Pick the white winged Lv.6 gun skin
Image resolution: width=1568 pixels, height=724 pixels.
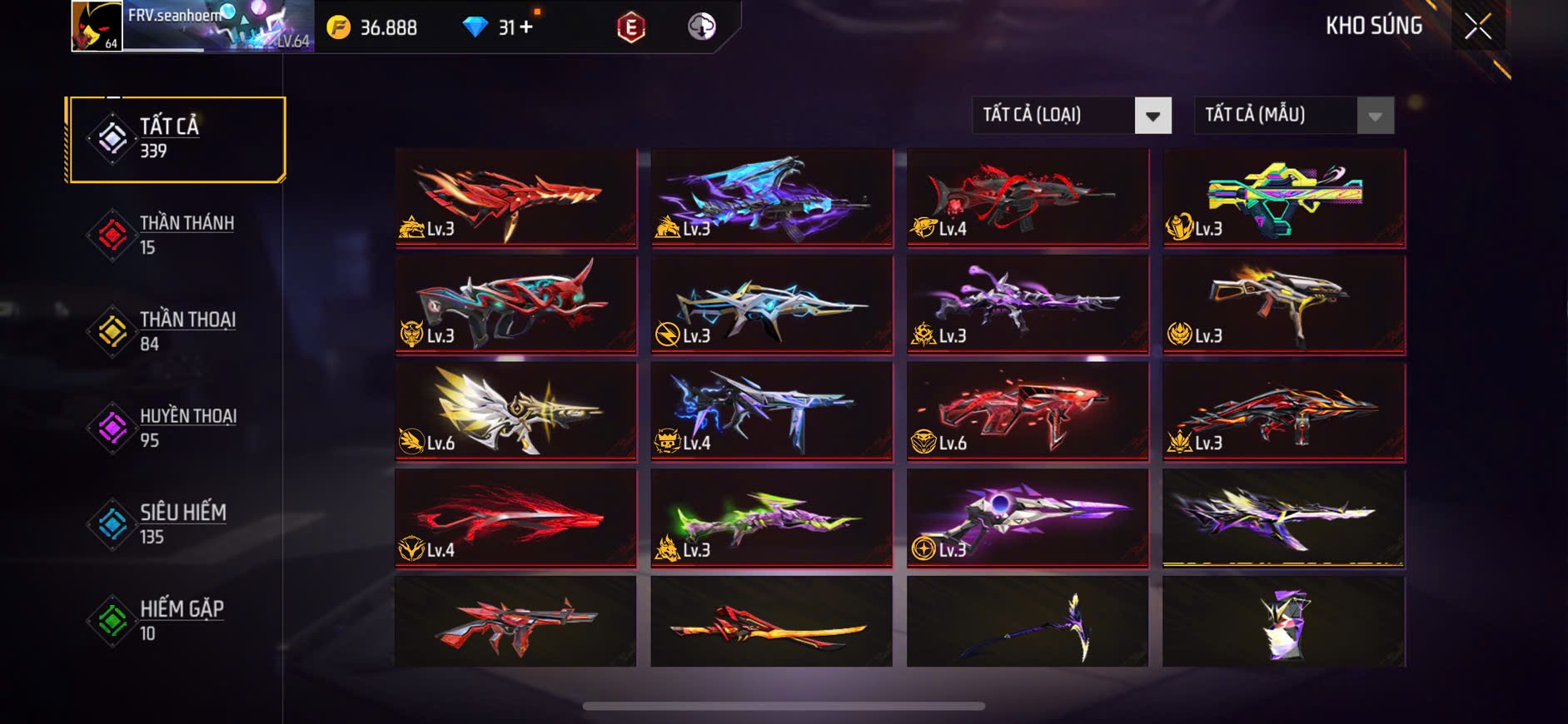515,411
